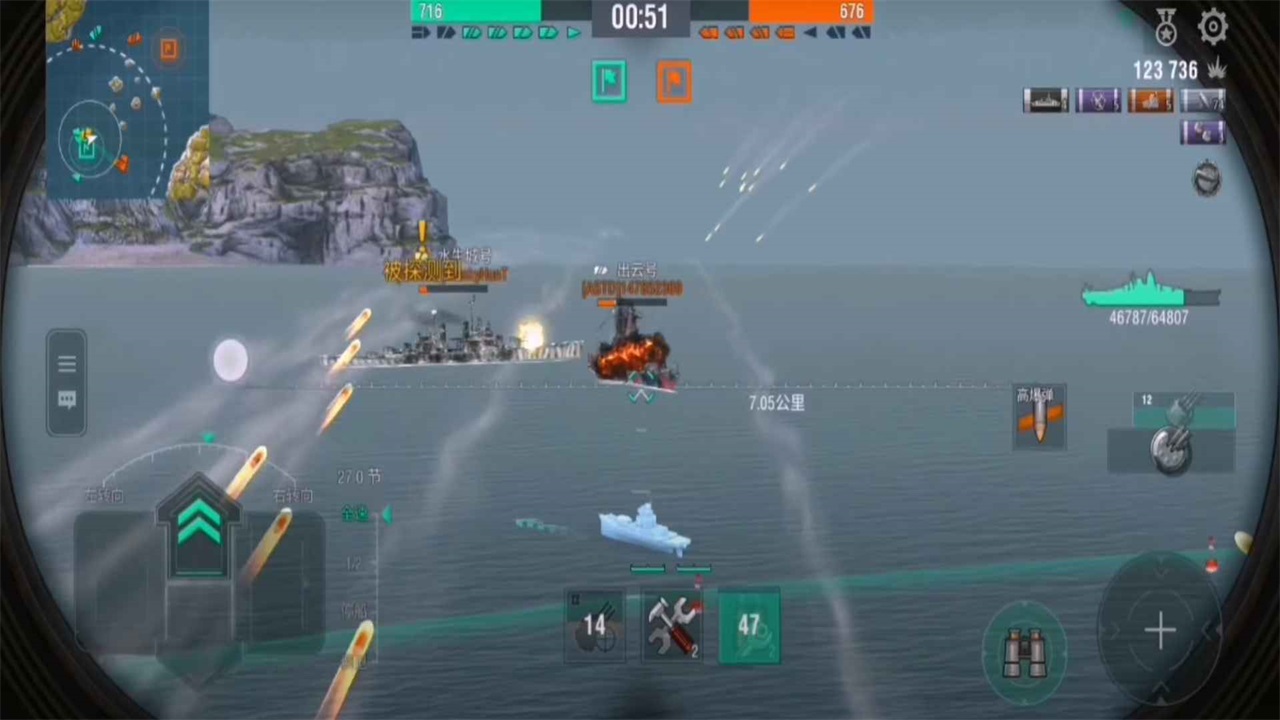Activate the green consumable showing 47
Viewport: 1280px width, 720px height.
click(749, 625)
